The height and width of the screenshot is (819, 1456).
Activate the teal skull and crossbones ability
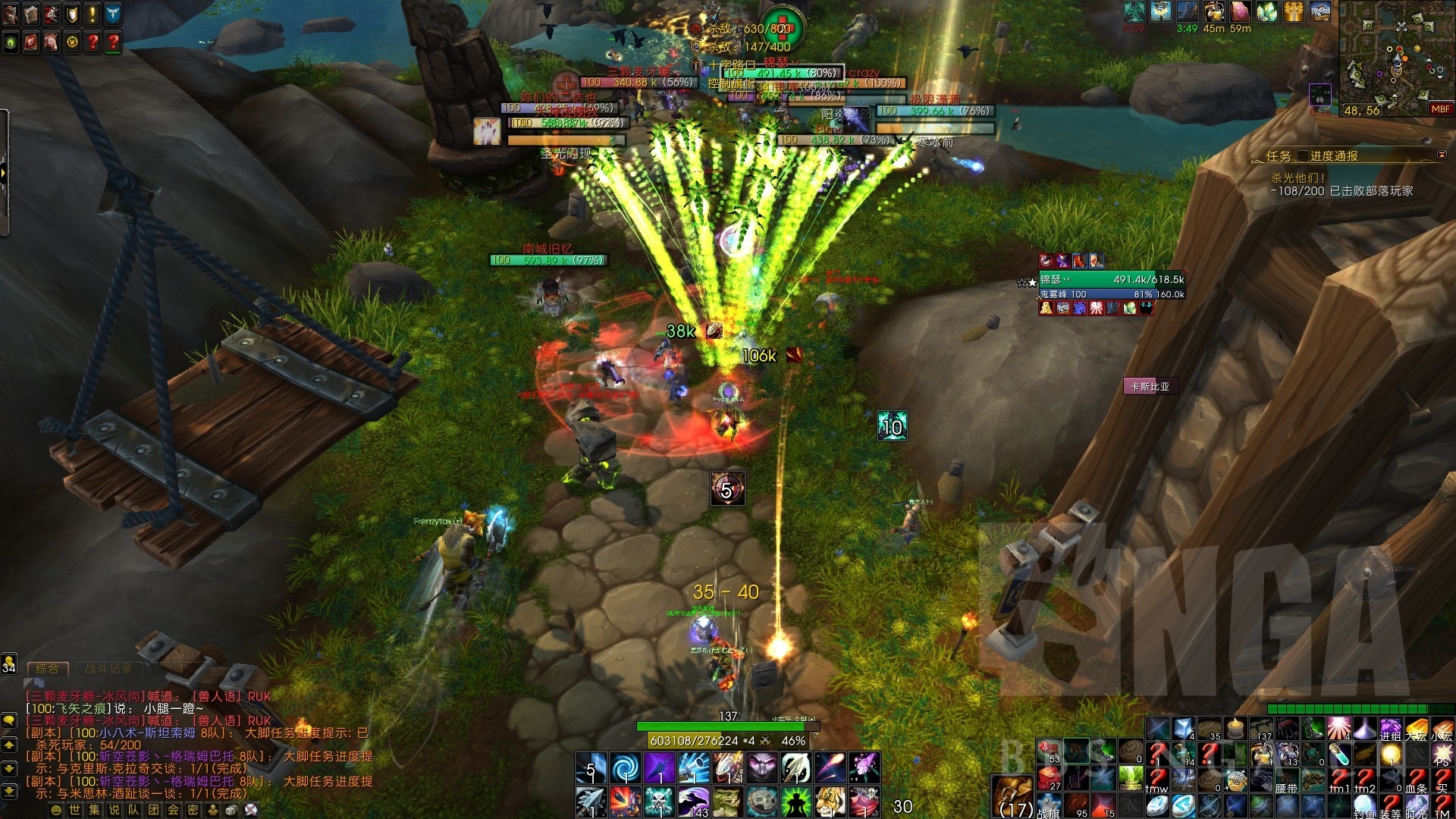(659, 802)
